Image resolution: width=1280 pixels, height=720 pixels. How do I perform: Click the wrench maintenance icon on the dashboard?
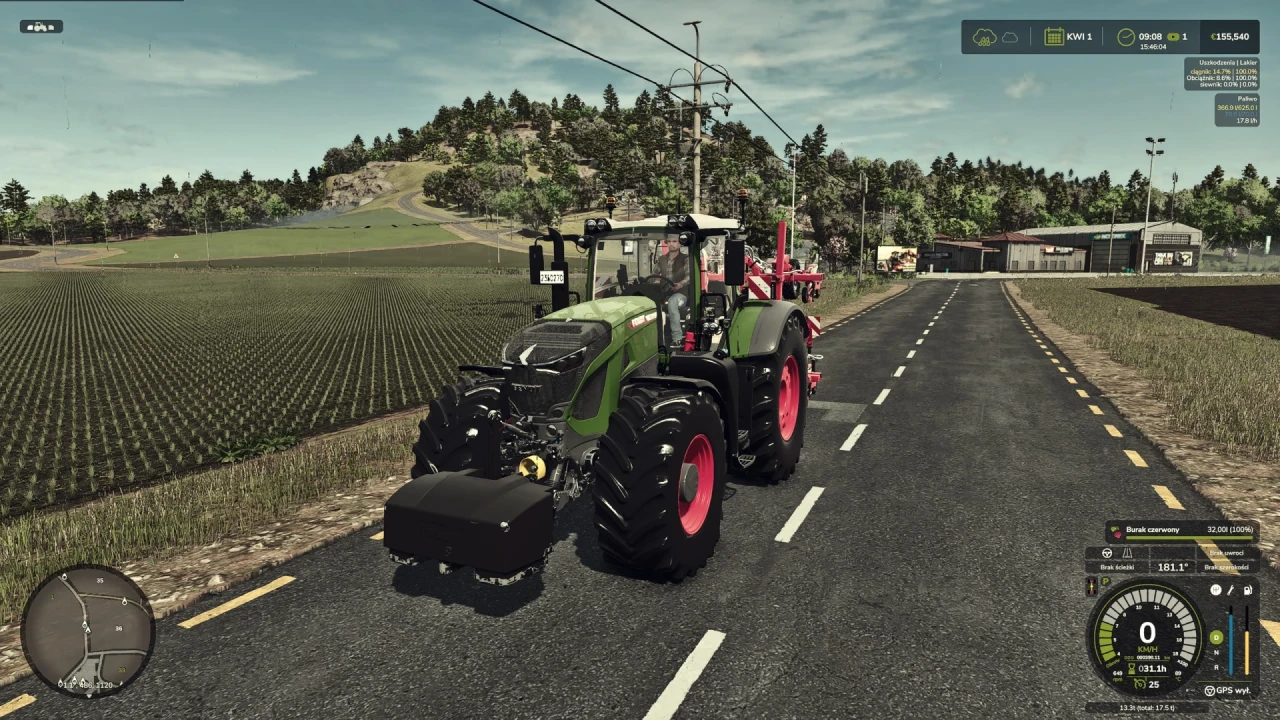click(x=1230, y=591)
